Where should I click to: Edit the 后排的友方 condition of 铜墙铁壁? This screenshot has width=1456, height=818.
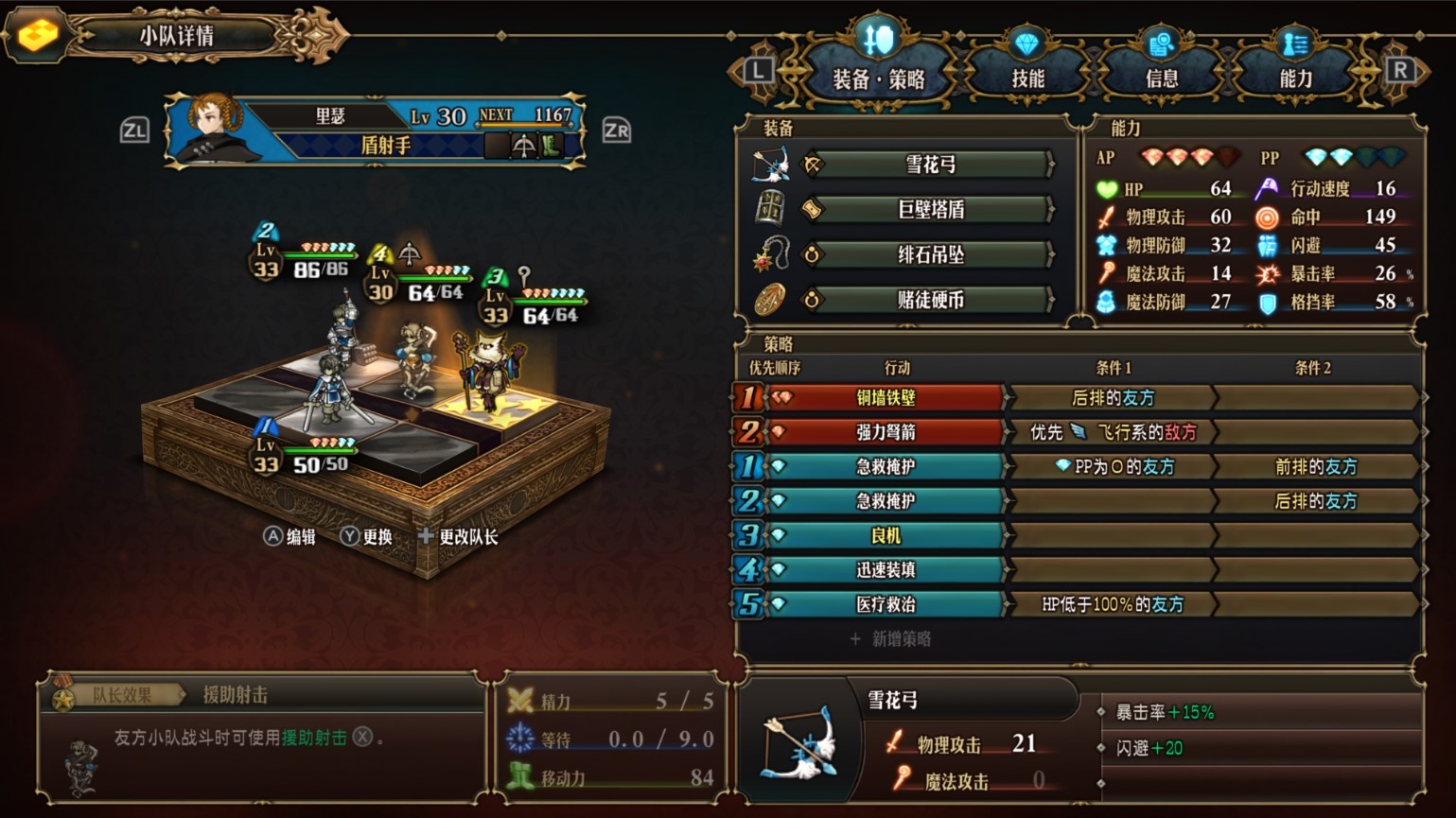pyautogui.click(x=1113, y=398)
